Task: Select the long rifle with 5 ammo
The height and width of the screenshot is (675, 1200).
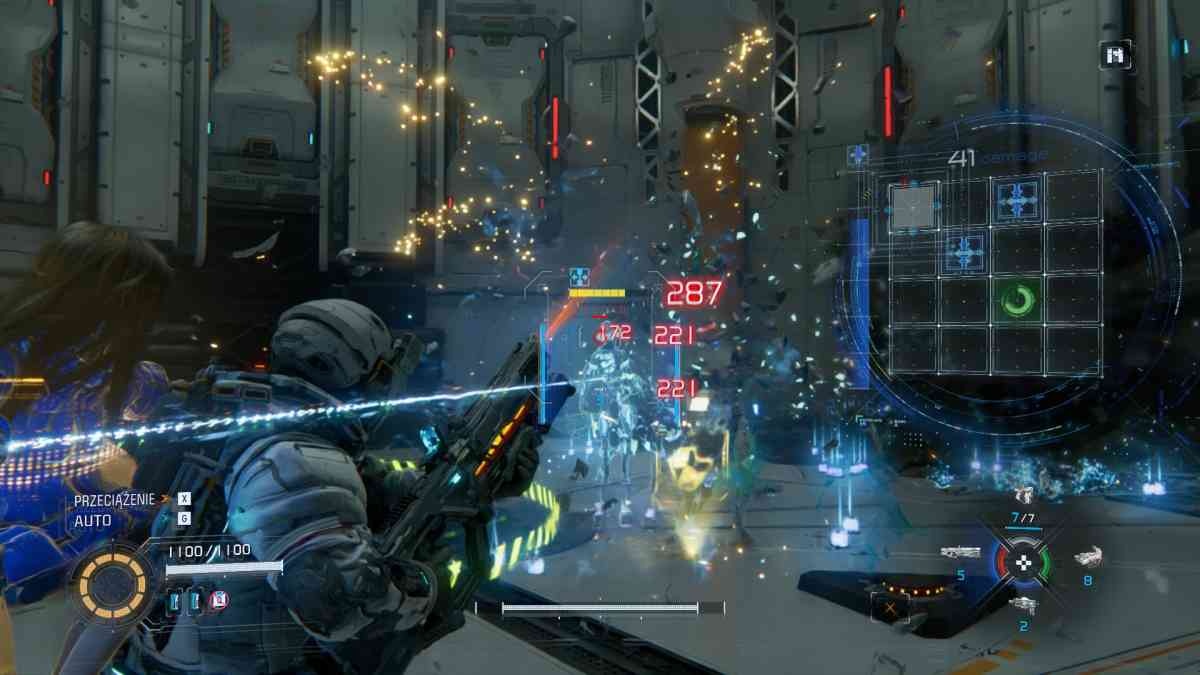Action: point(960,553)
